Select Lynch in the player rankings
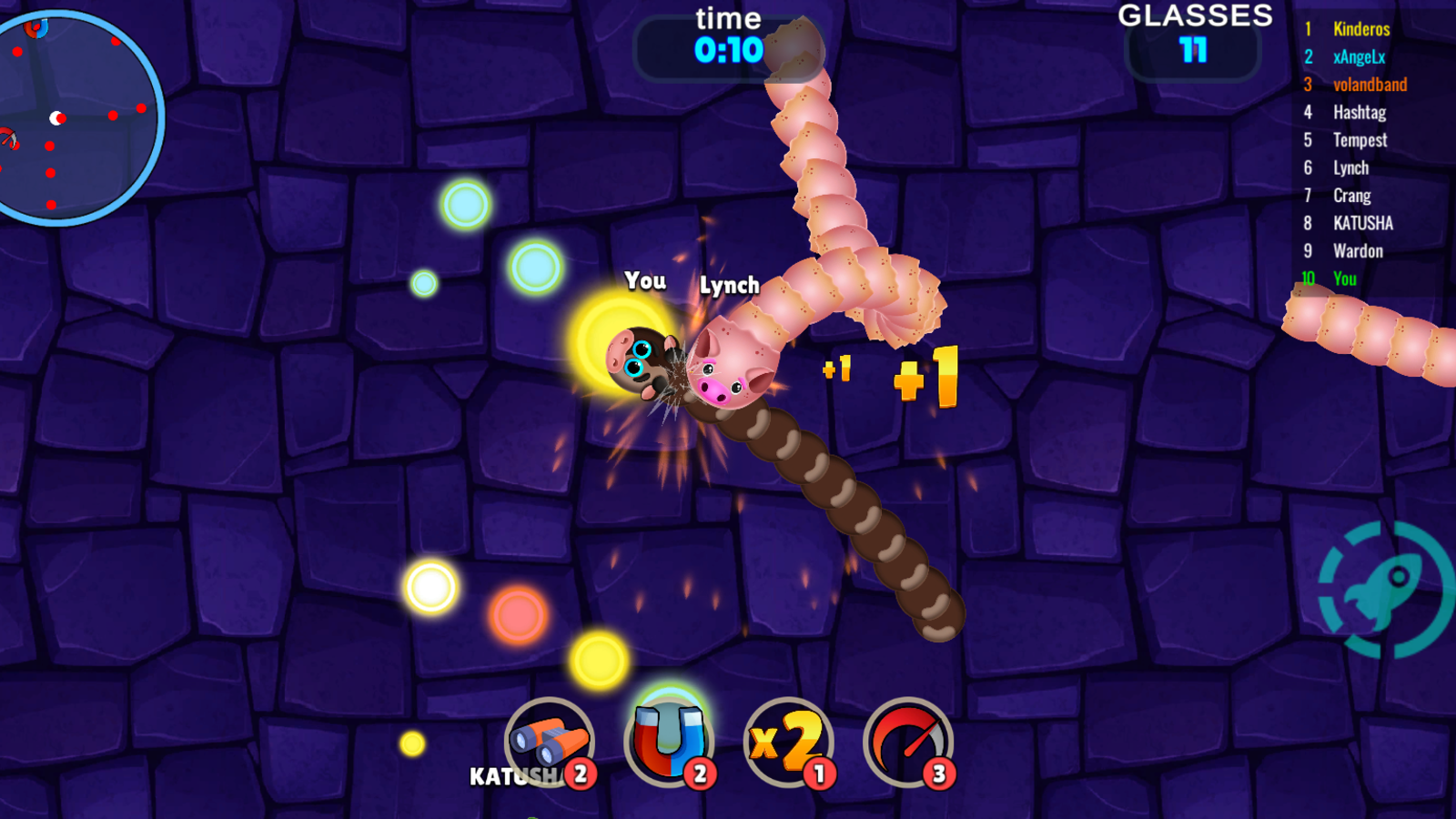This screenshot has height=819, width=1456. click(1350, 167)
